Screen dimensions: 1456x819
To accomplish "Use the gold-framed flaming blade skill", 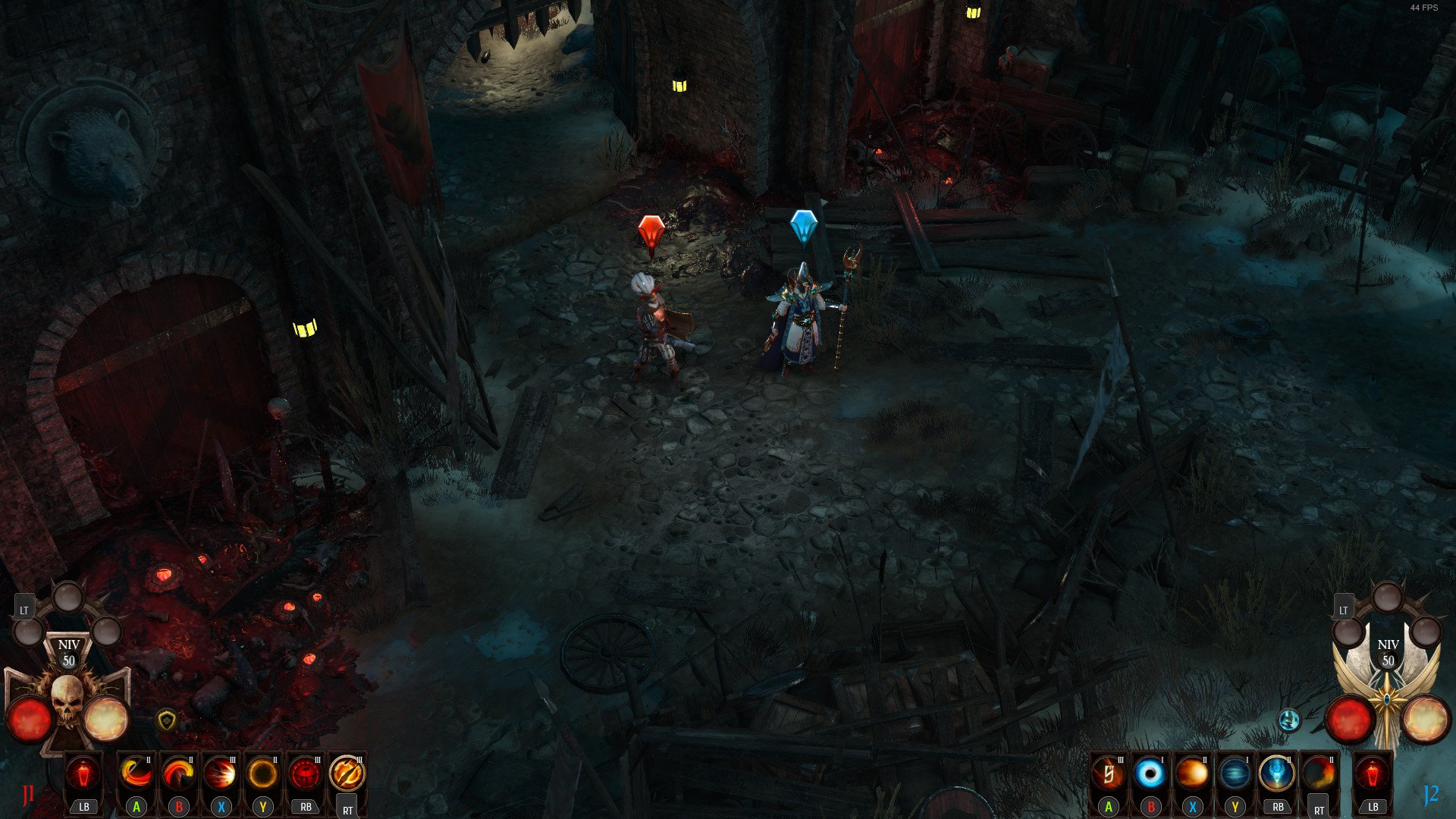I will click(347, 774).
